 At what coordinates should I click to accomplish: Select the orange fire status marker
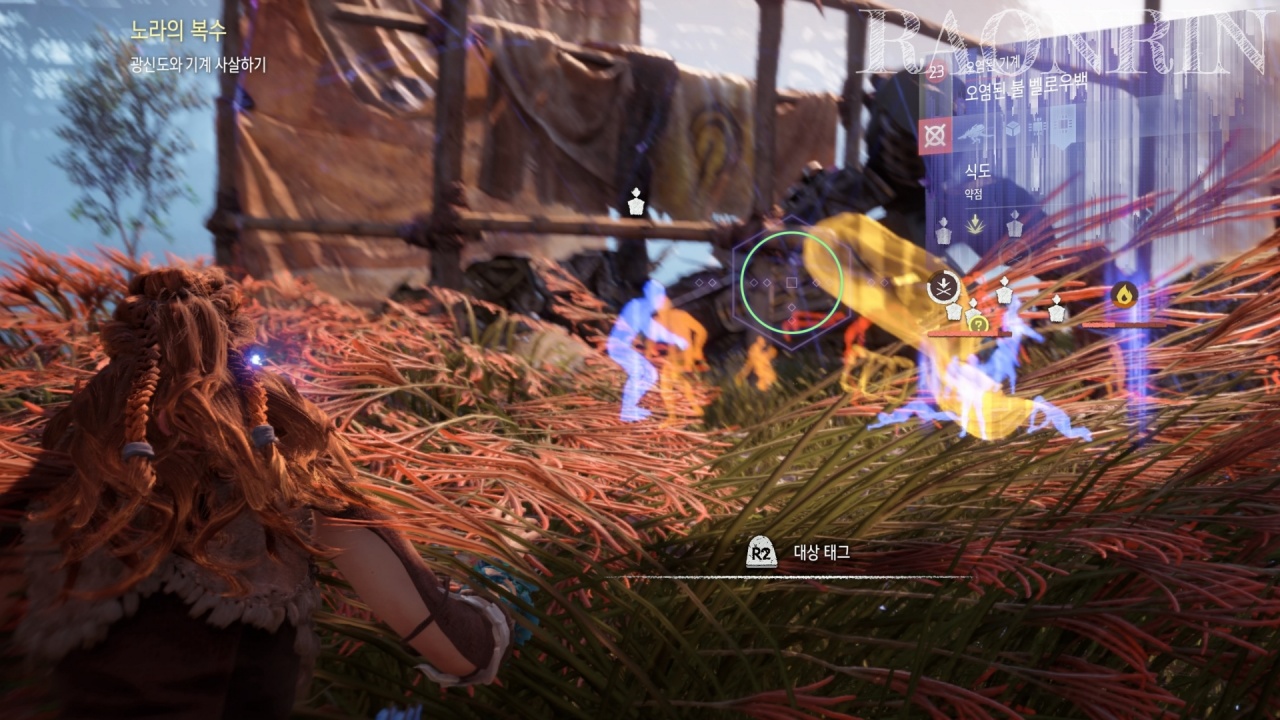point(1125,295)
